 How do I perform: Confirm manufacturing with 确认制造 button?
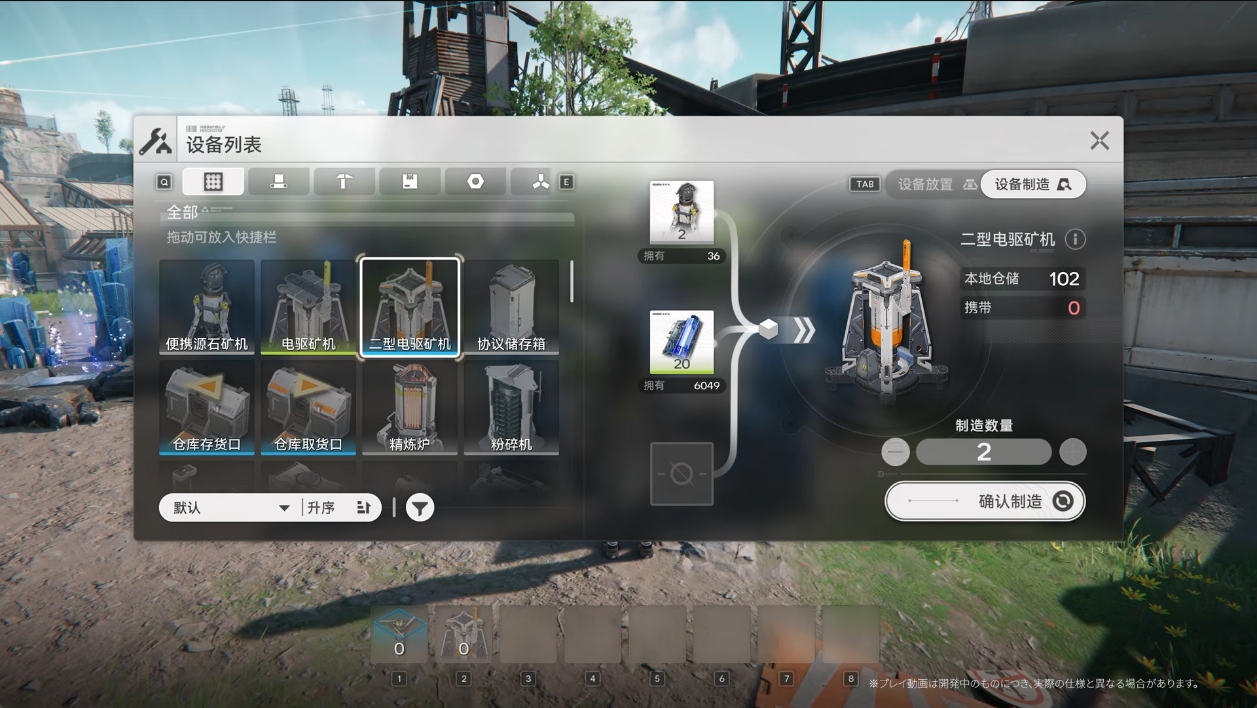[x=985, y=502]
